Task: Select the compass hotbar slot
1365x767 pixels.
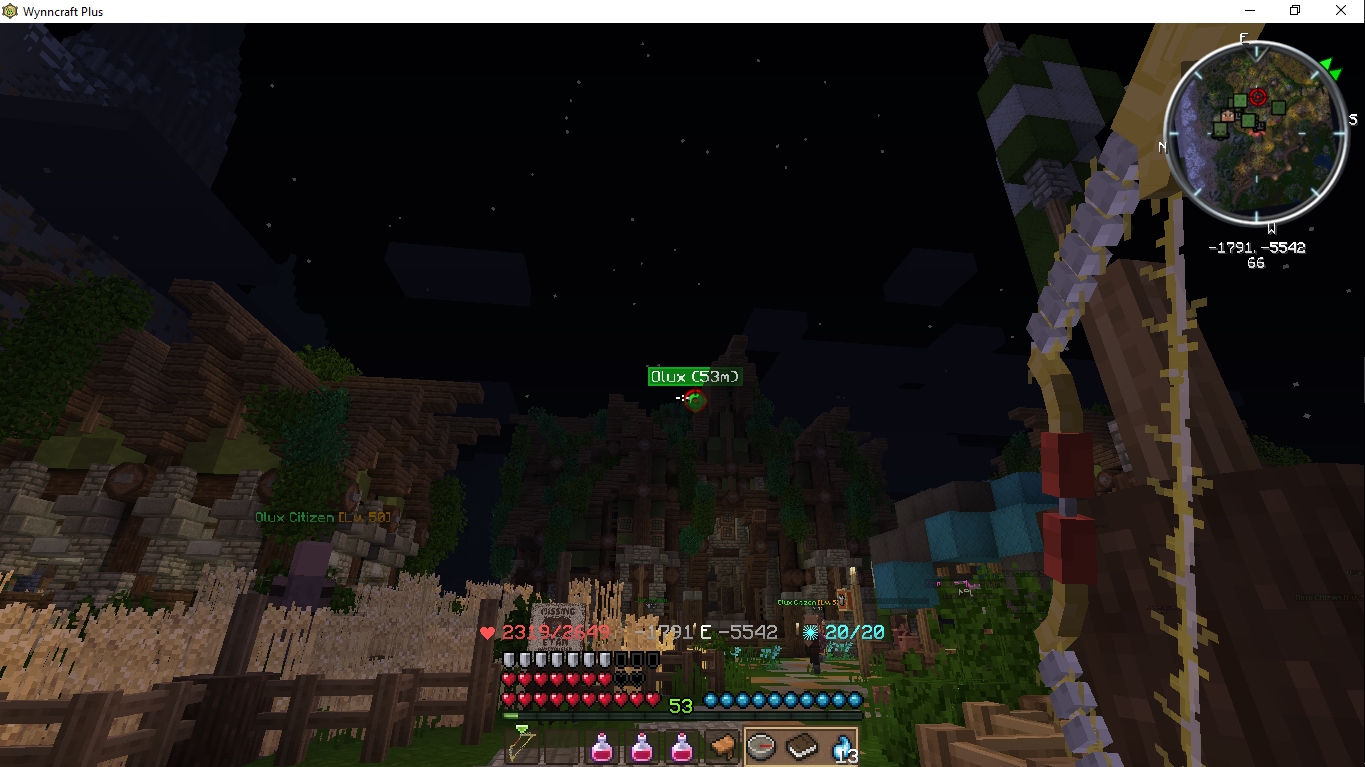Action: click(761, 746)
